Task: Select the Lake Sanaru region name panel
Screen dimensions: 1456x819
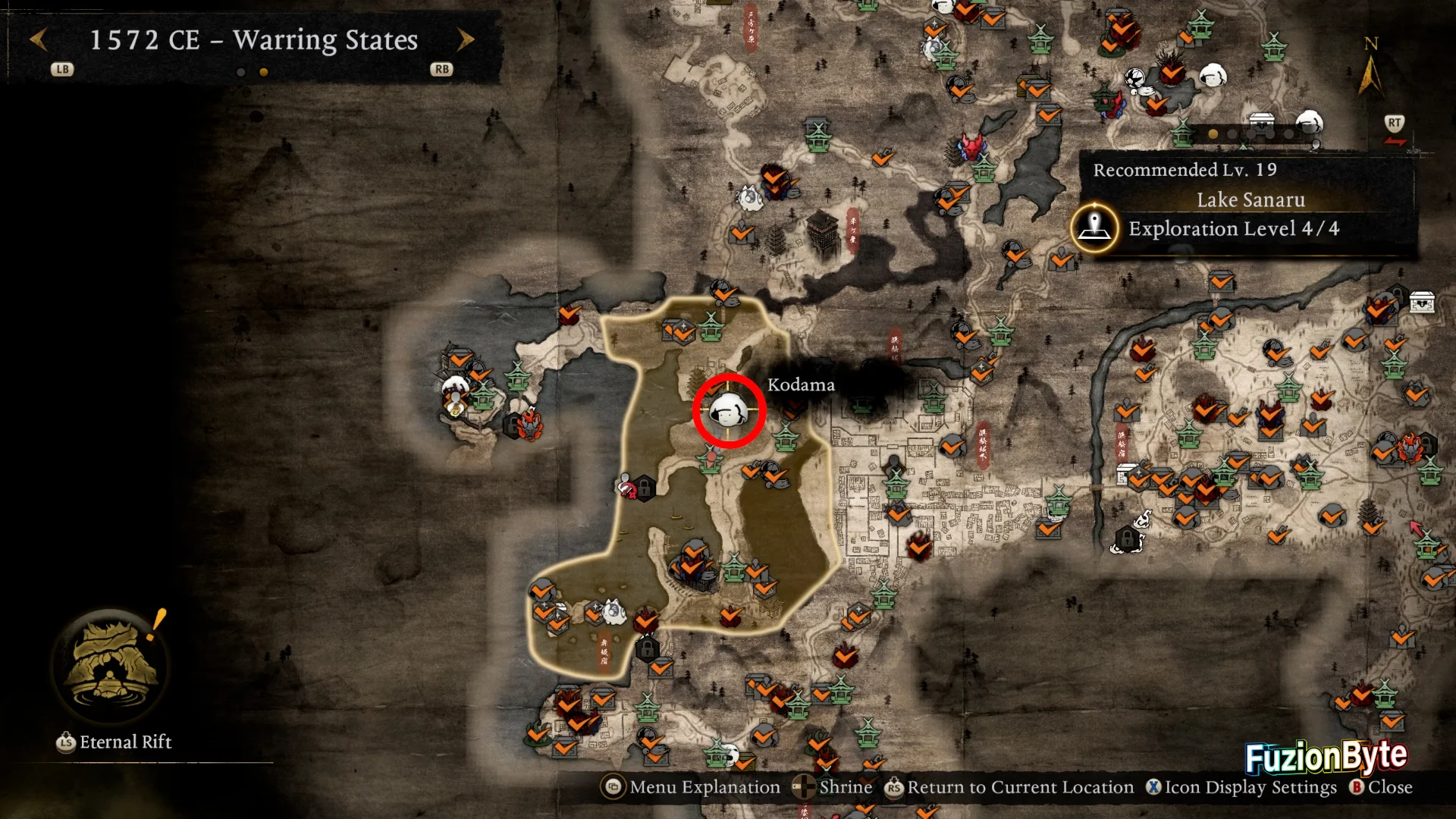Action: (1250, 199)
